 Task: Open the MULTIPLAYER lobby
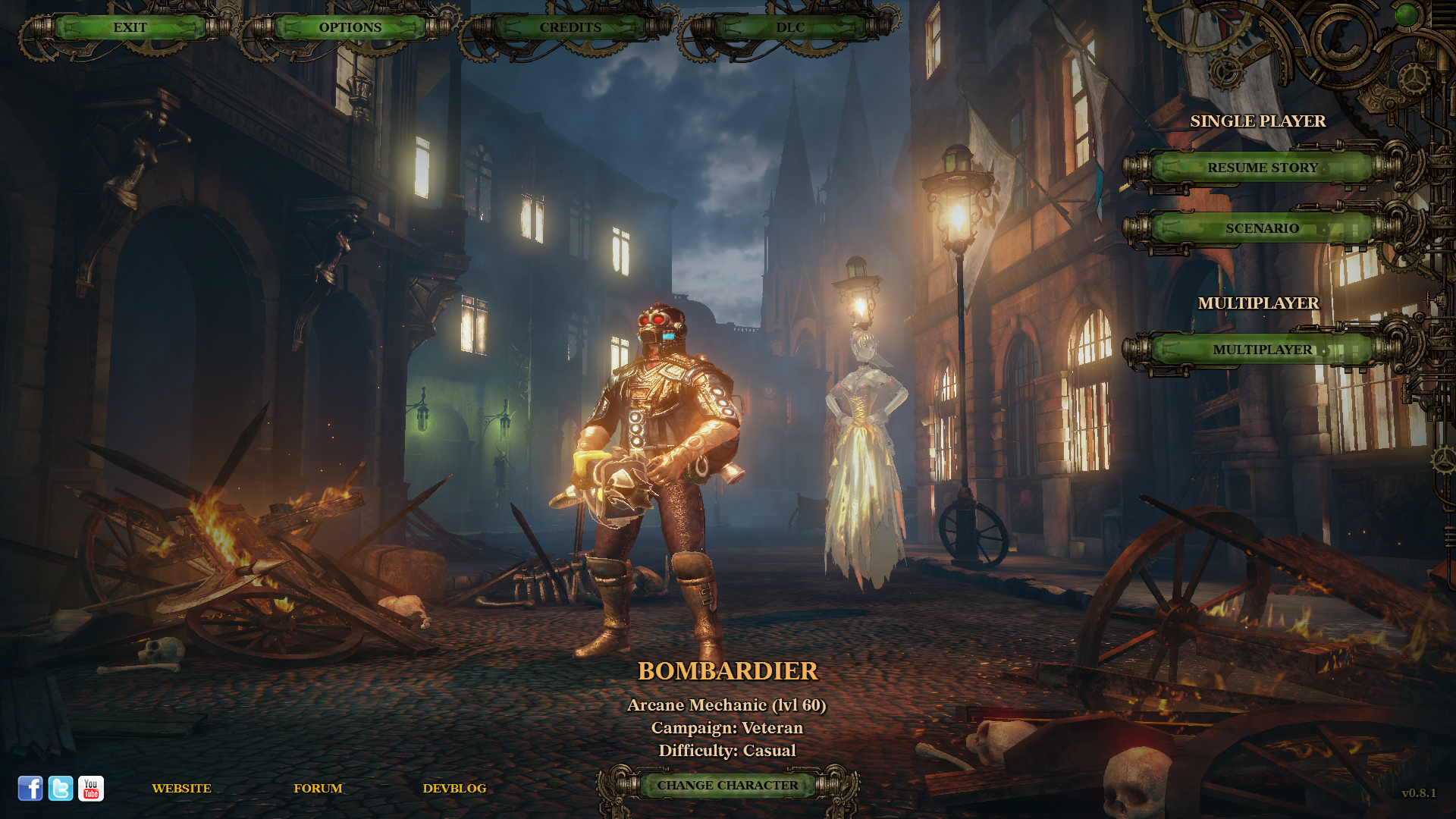point(1262,350)
